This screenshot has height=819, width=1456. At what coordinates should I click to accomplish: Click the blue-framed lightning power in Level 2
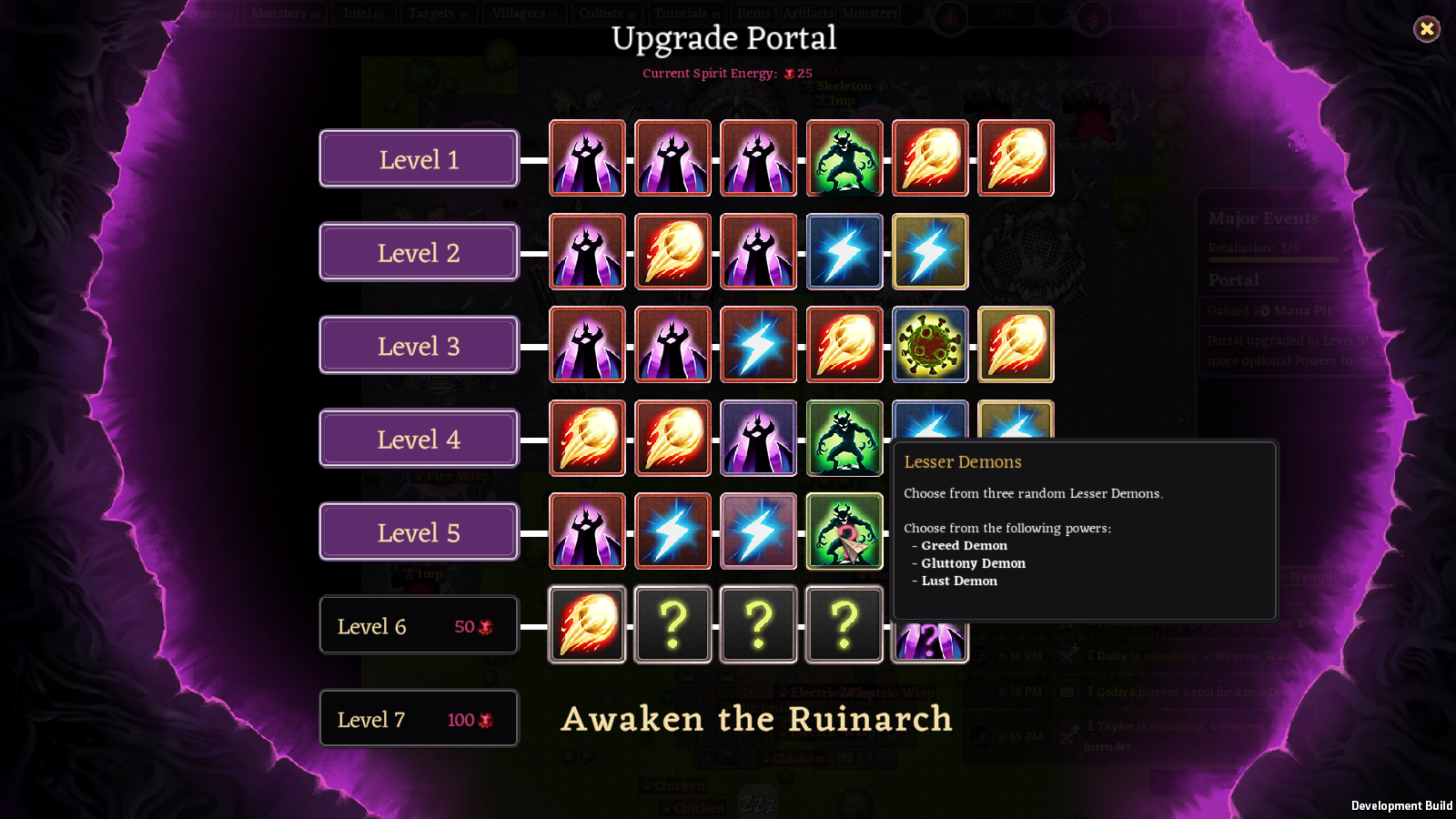point(844,252)
